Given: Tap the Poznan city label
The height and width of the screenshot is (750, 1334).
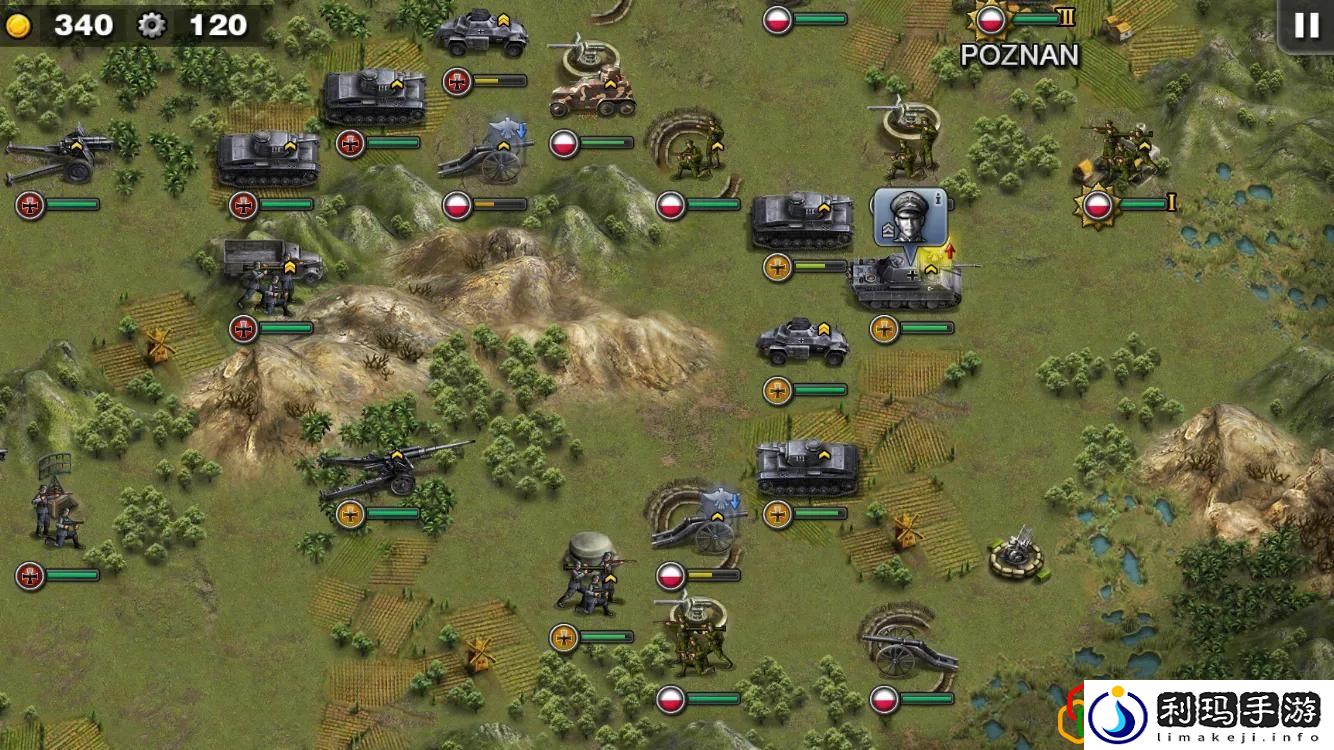Looking at the screenshot, I should pos(1020,56).
